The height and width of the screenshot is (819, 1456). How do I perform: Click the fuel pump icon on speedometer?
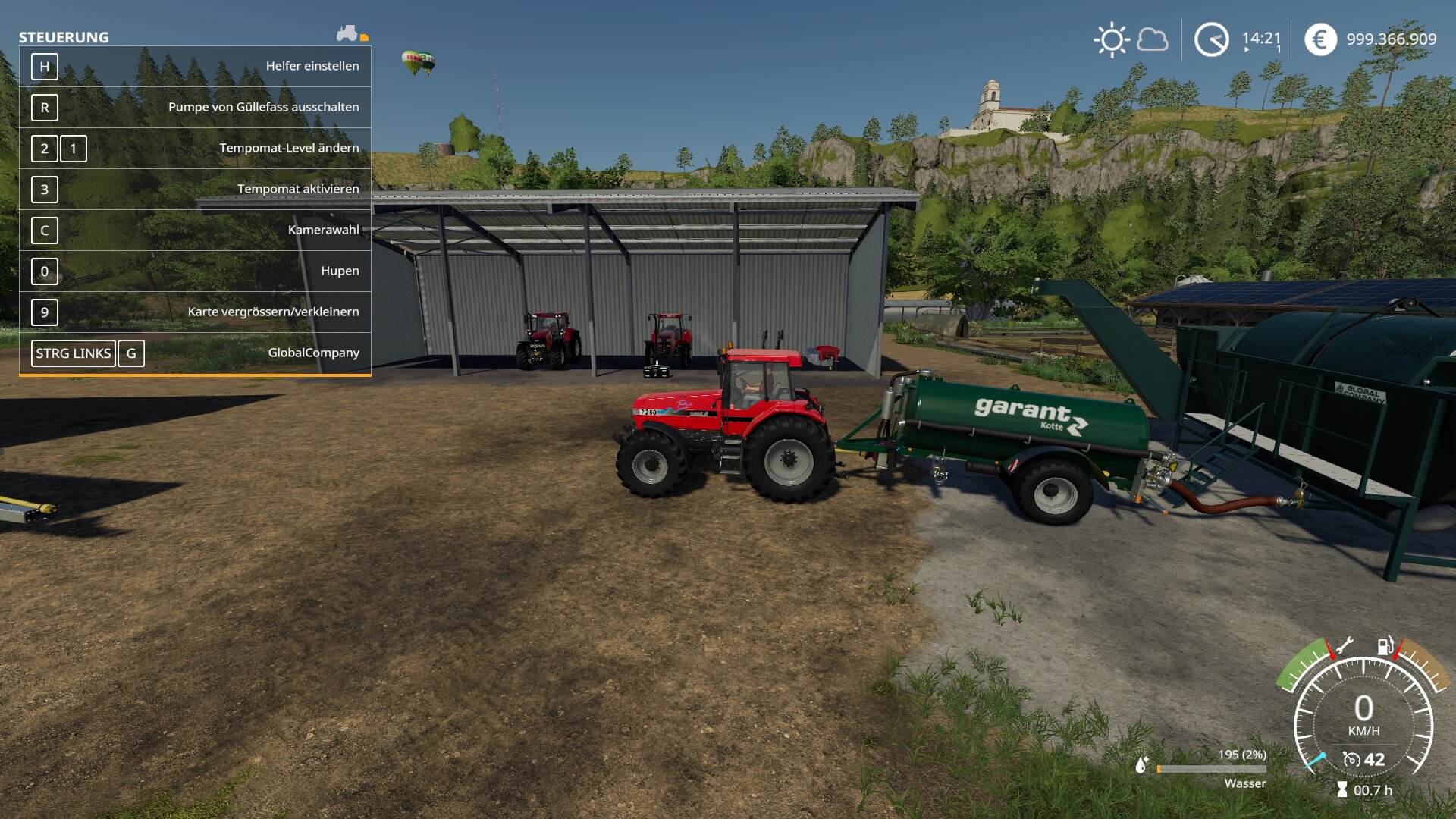1385,646
